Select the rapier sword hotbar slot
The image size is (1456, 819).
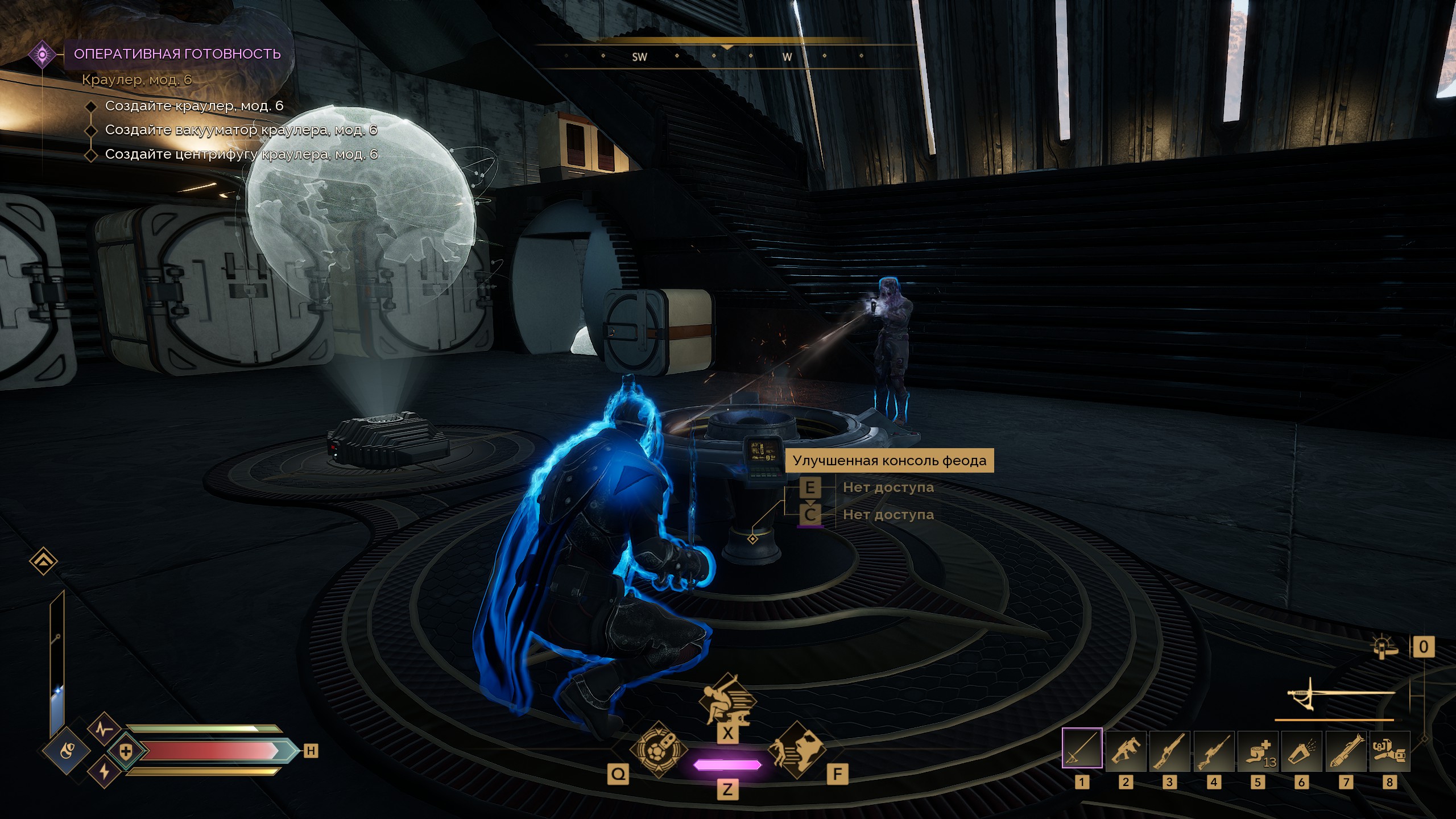[1082, 750]
